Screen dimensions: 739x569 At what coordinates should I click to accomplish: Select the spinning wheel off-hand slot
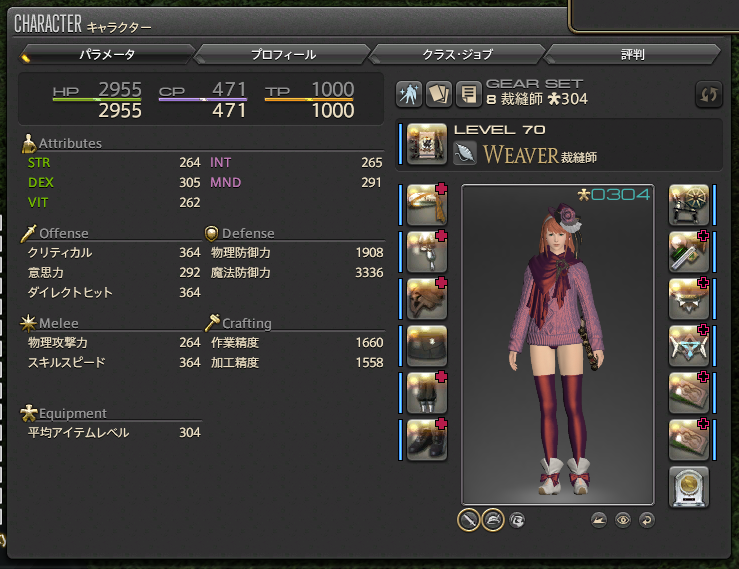pyautogui.click(x=688, y=205)
